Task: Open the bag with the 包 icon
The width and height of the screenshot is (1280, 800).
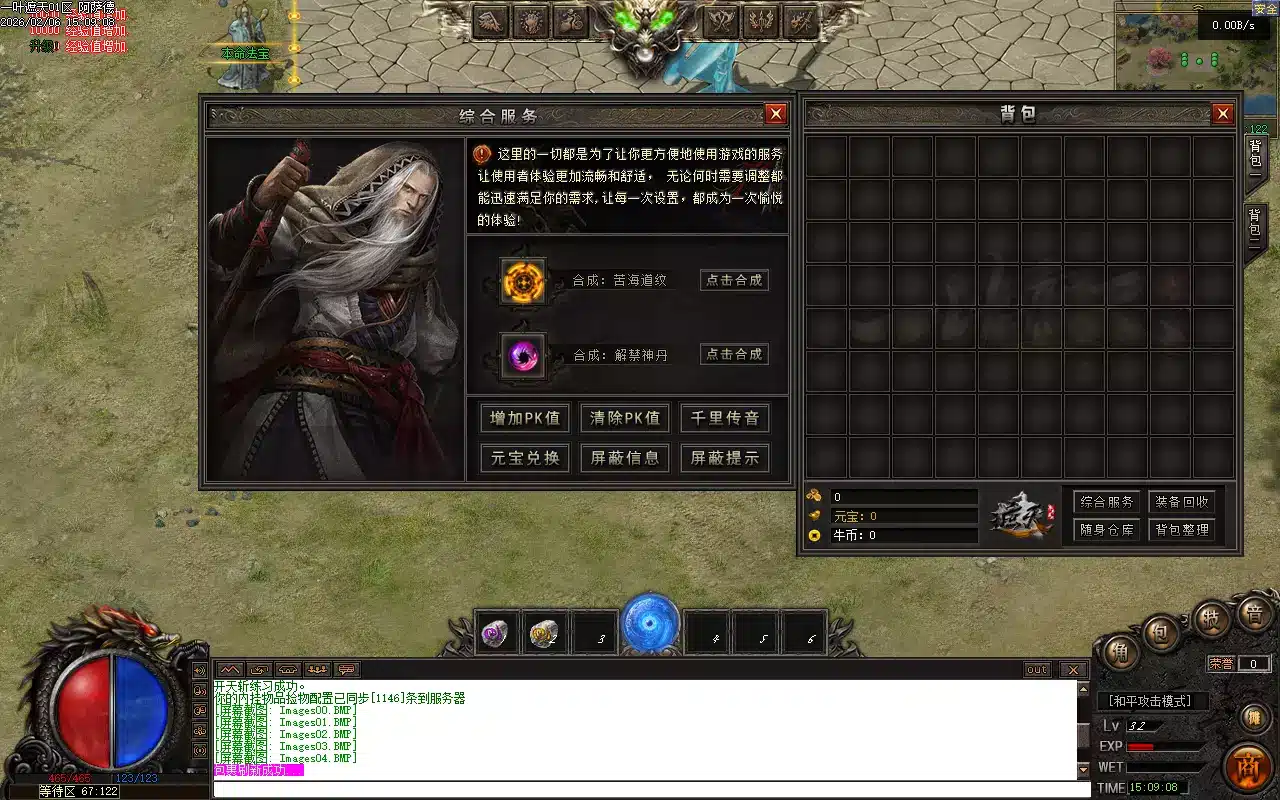Action: click(1160, 629)
